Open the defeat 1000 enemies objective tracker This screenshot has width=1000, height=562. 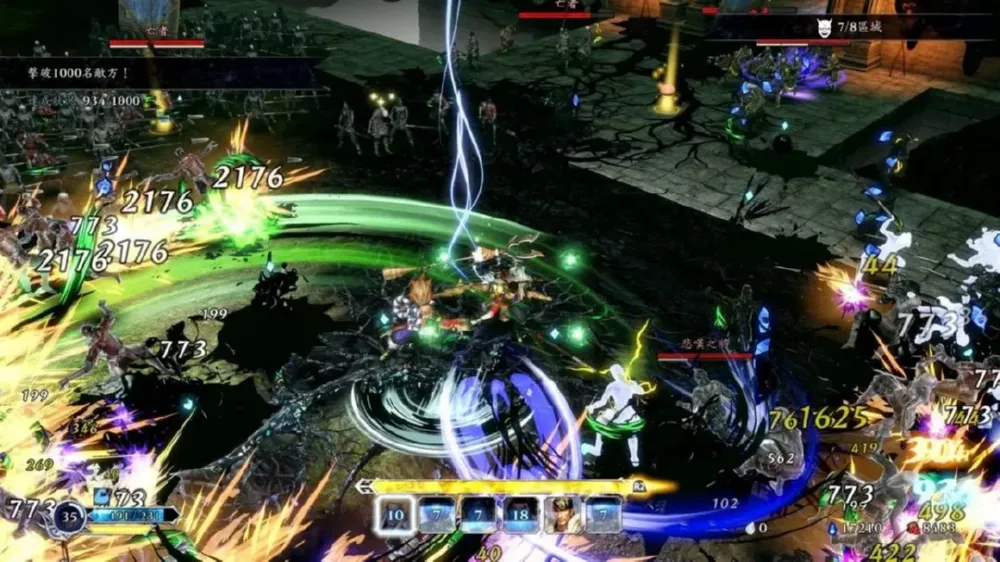(x=80, y=73)
